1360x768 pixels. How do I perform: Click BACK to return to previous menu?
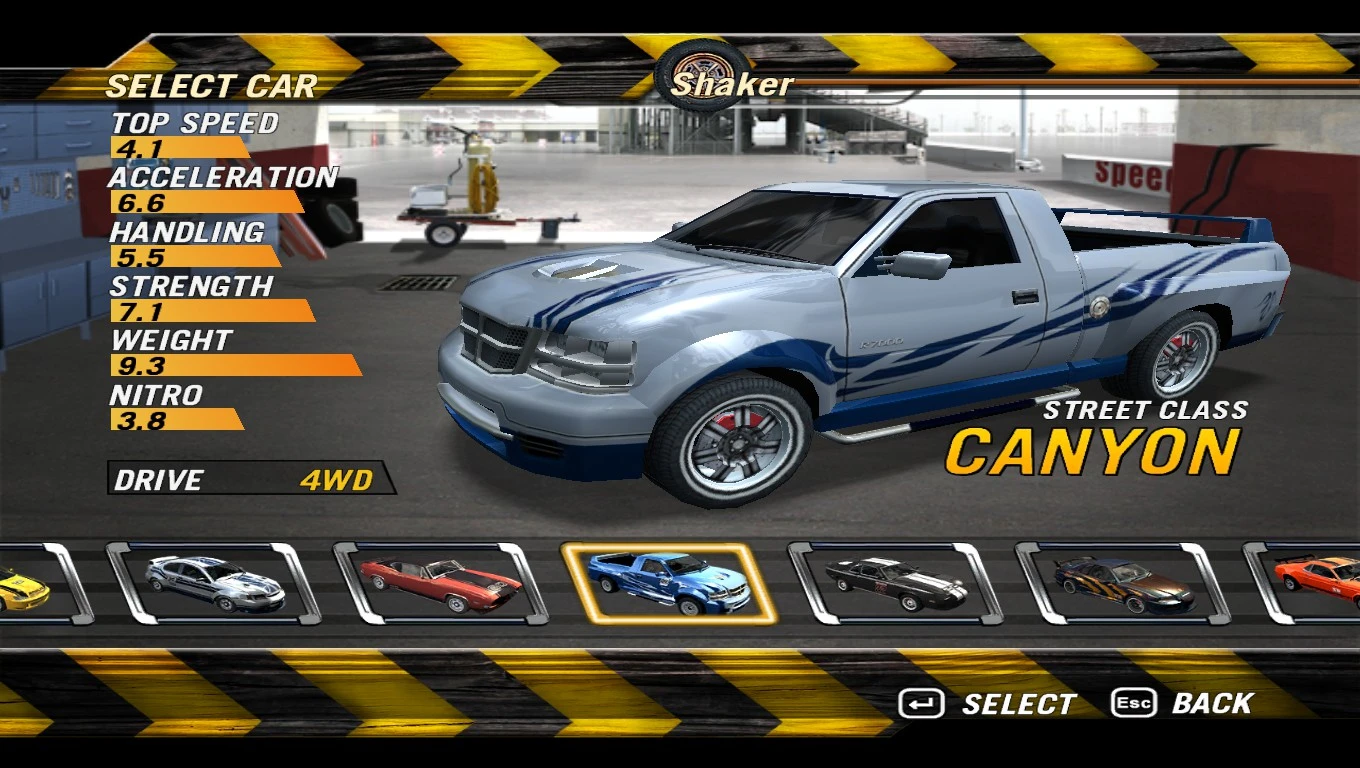pyautogui.click(x=1212, y=703)
